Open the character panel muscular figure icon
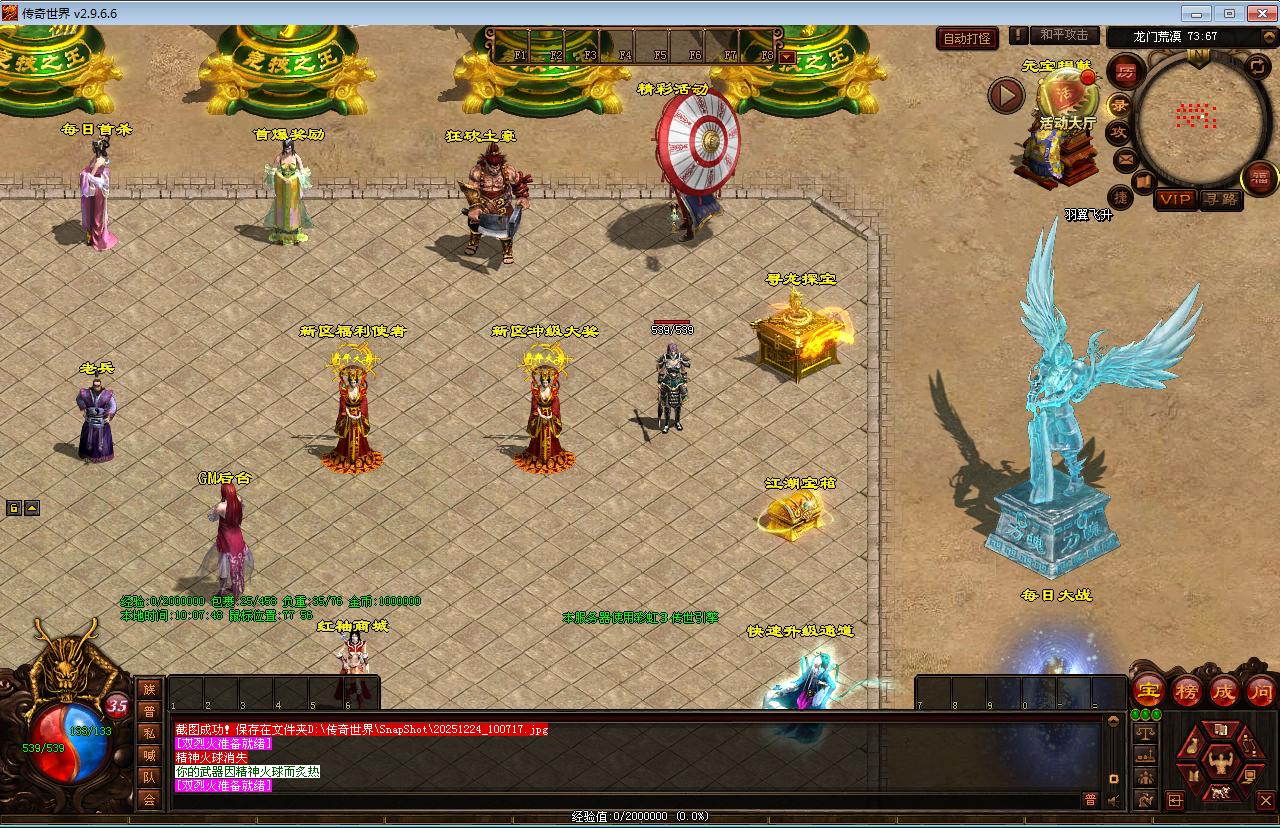The height and width of the screenshot is (828, 1280). (1221, 761)
